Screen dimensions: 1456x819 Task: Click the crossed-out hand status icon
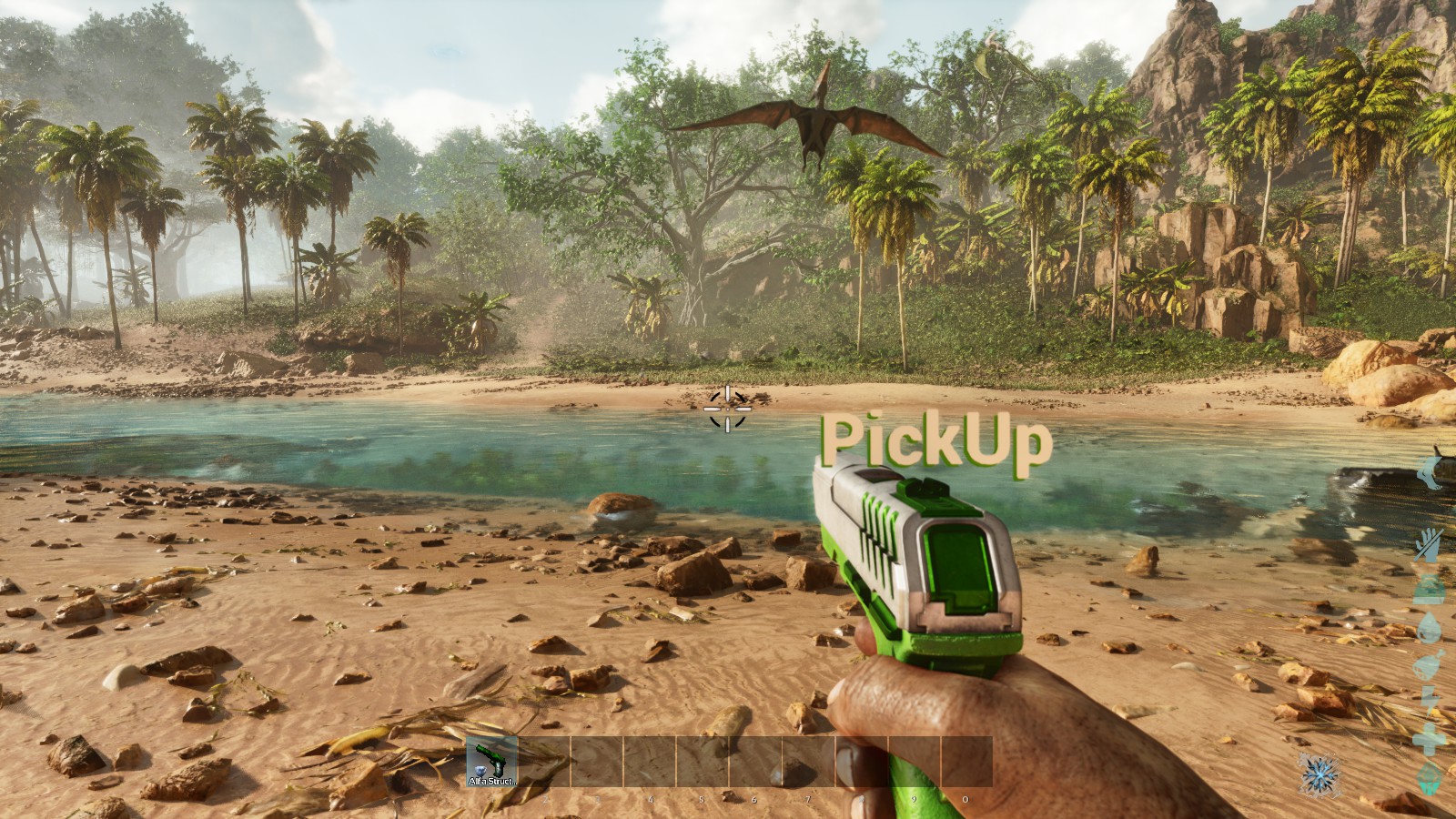click(x=1431, y=543)
